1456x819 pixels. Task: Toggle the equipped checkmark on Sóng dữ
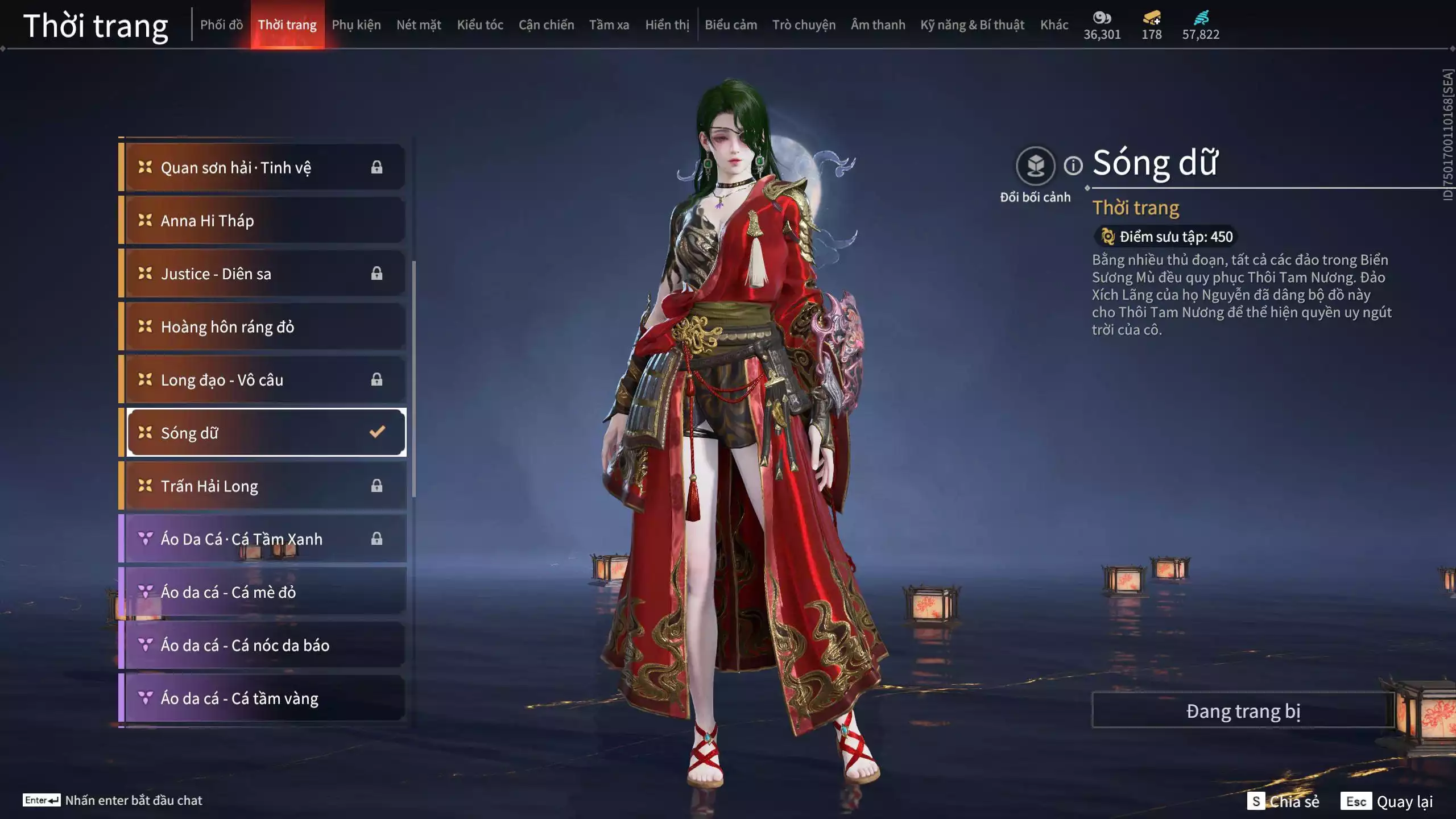tap(377, 432)
